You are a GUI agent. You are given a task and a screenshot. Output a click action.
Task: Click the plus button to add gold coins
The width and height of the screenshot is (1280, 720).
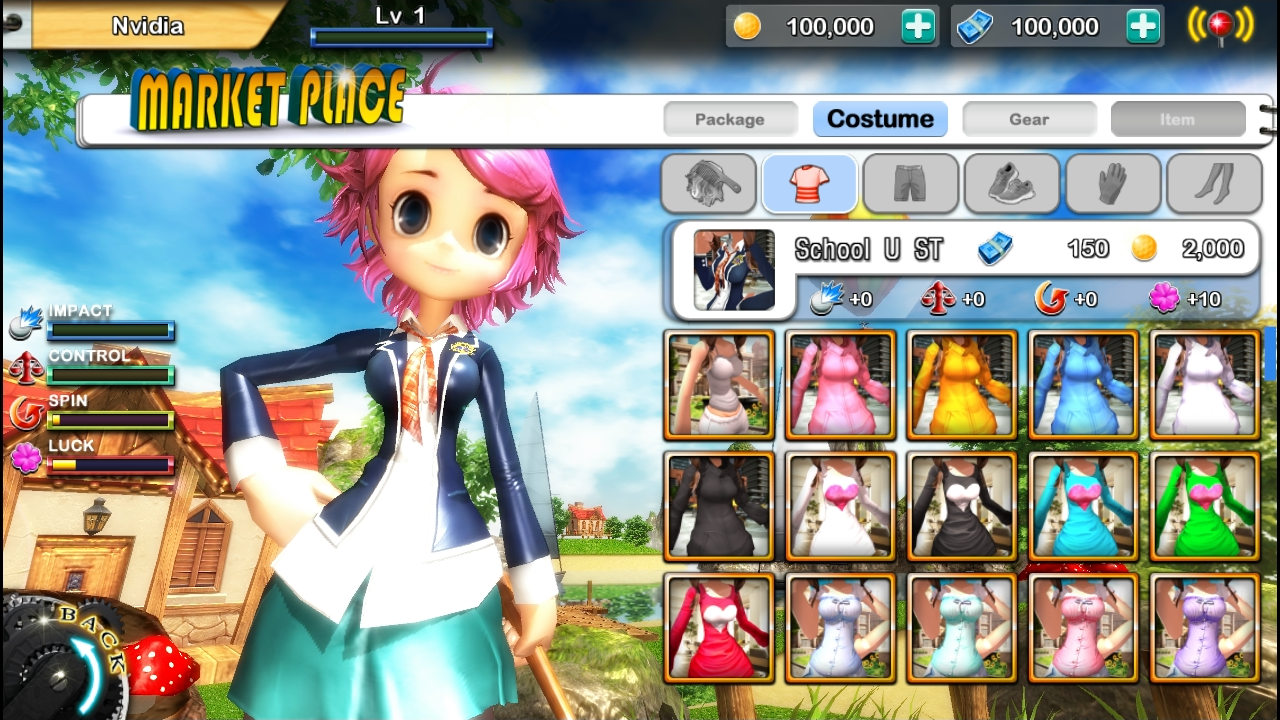pyautogui.click(x=916, y=26)
